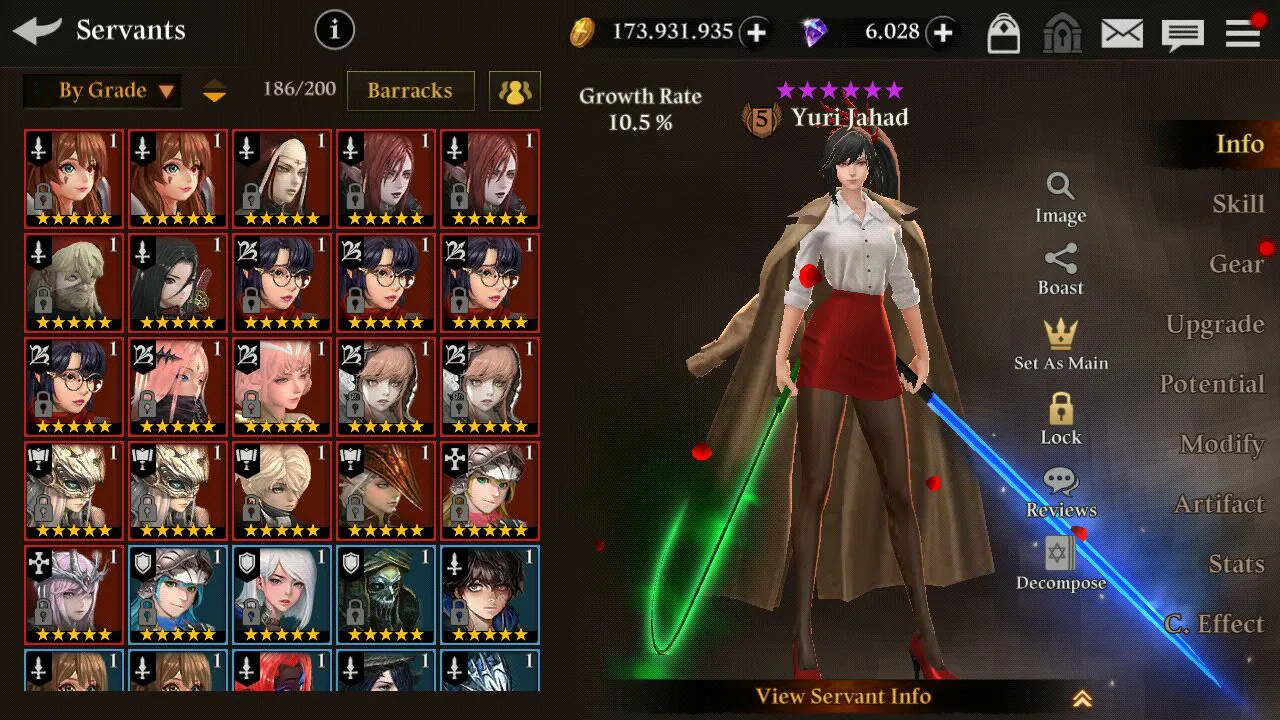Go back using the Servants arrow
1280x720 pixels.
[38, 31]
